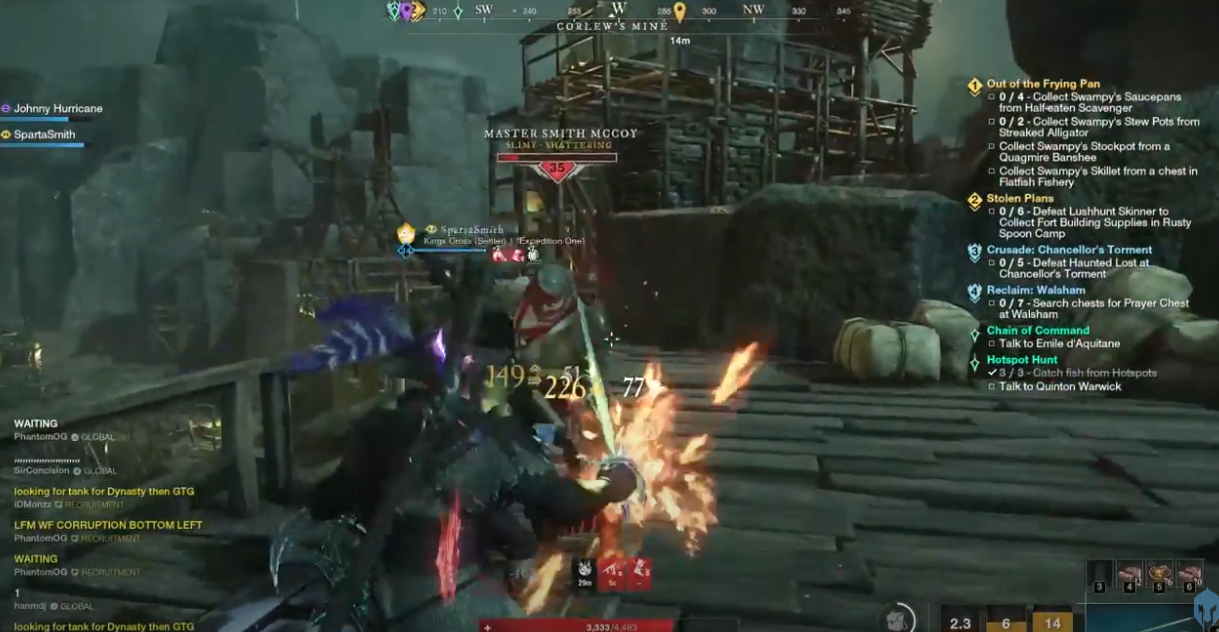The image size is (1219, 632).
Task: Select party member SpartaSmith in group list
Action: (45, 135)
